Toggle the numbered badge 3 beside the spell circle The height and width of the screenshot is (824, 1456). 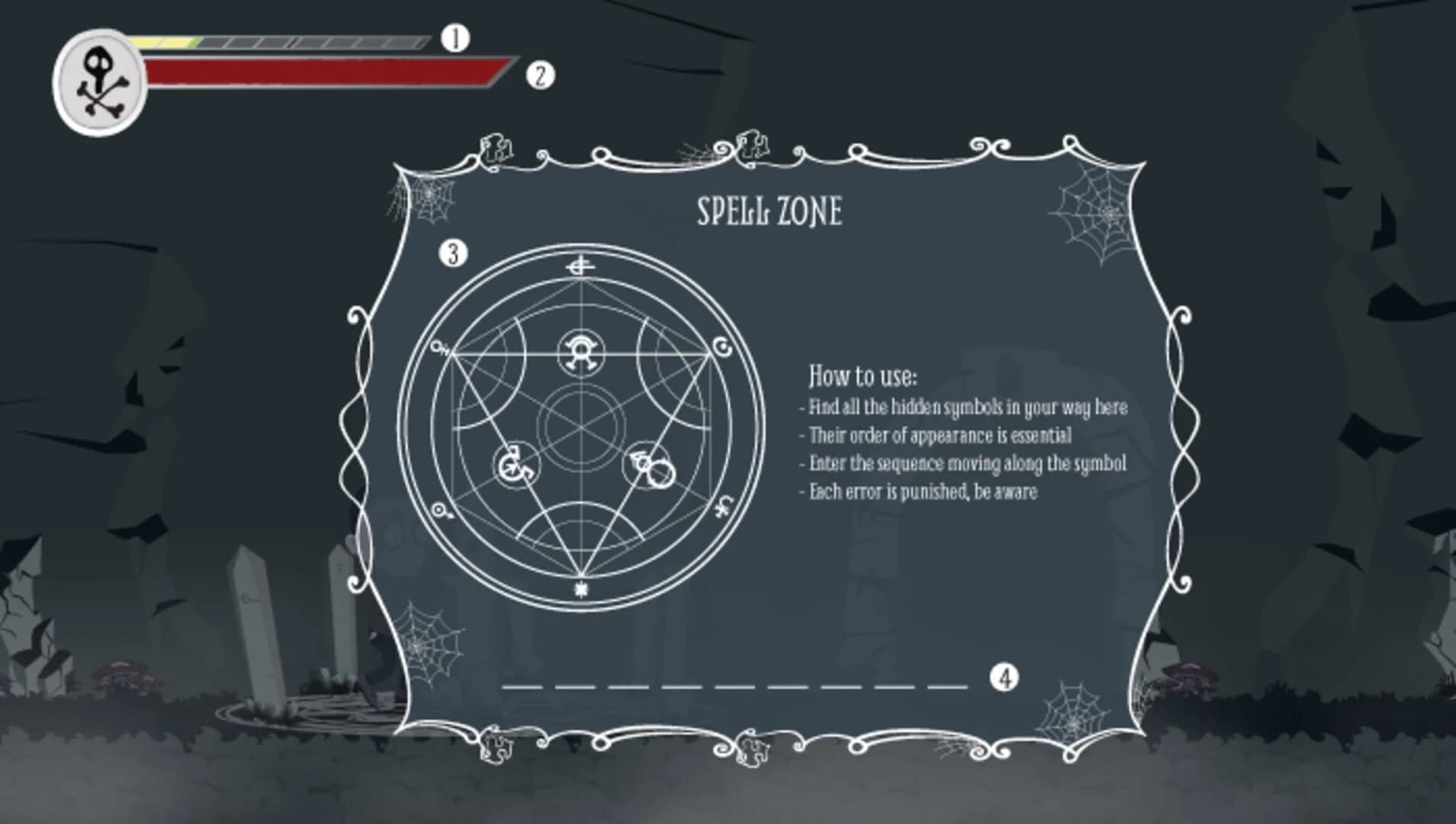(452, 254)
